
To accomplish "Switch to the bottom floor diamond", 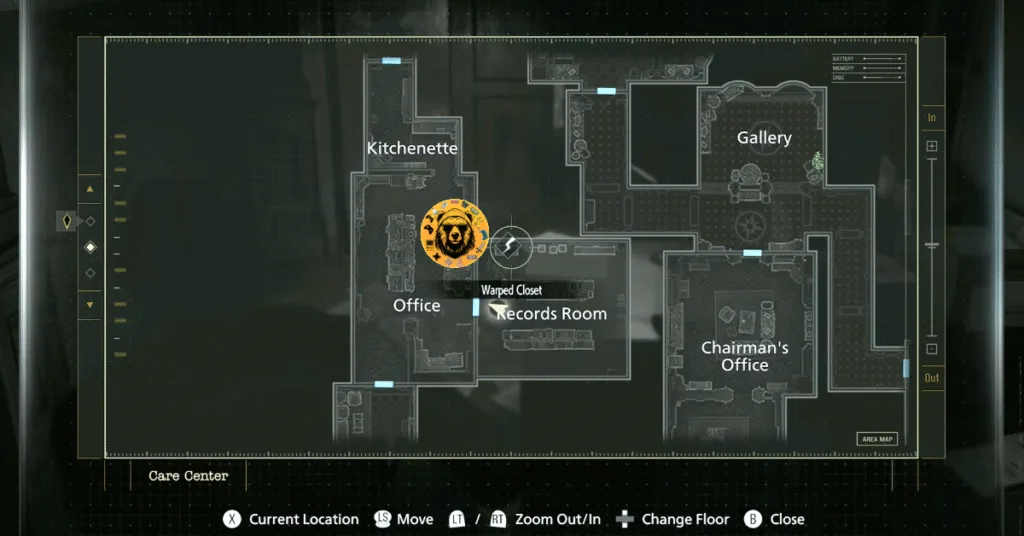I will (91, 272).
